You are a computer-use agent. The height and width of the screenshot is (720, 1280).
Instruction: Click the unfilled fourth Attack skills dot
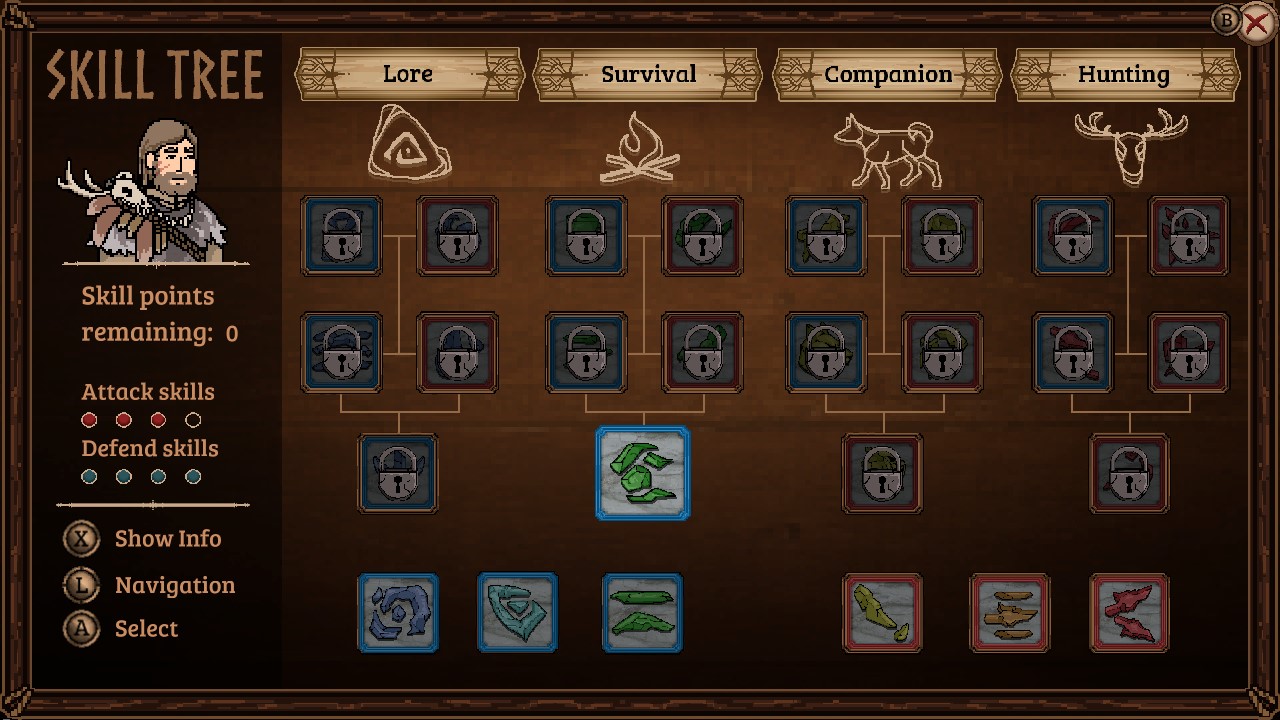193,419
